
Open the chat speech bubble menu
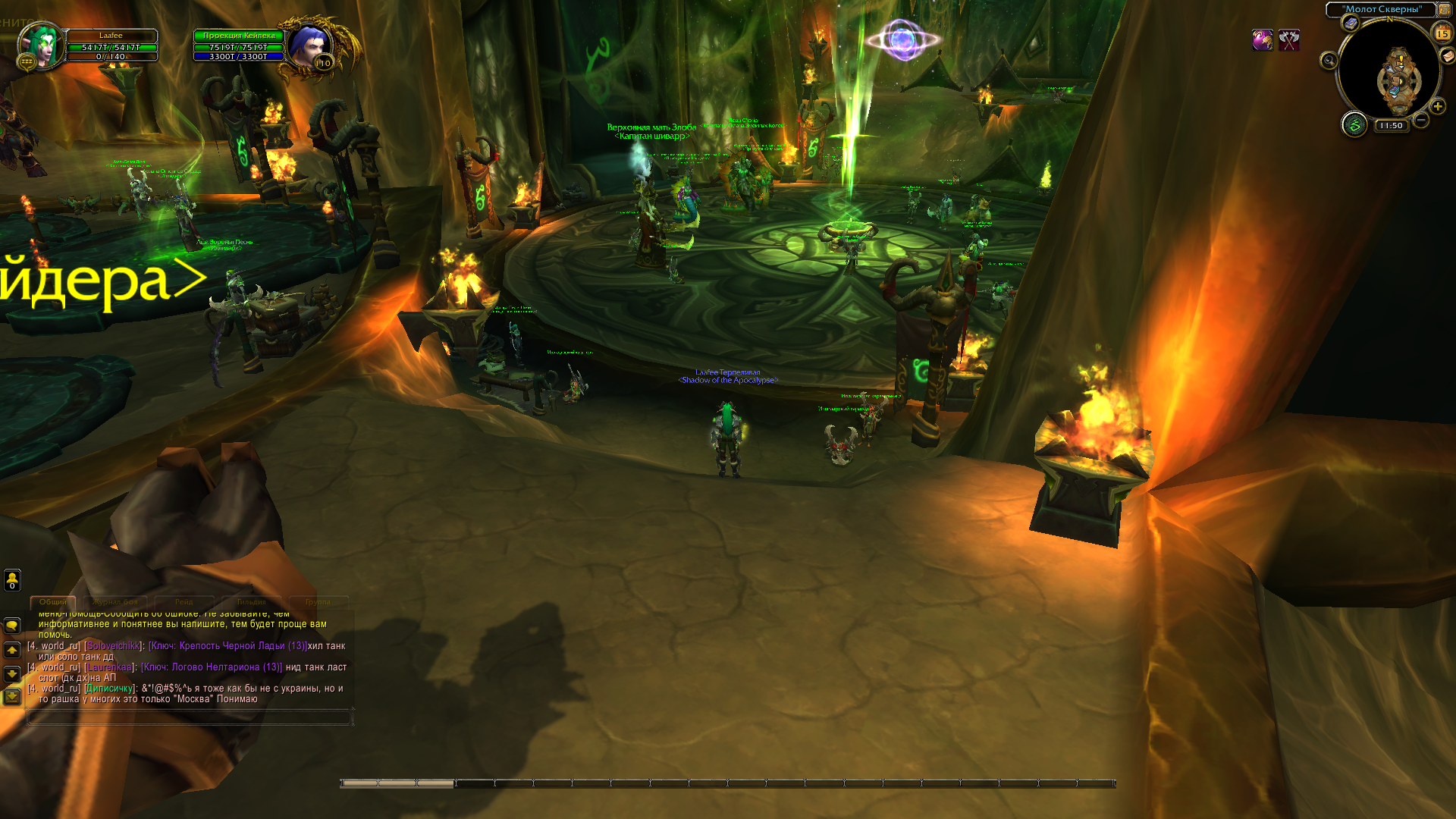12,626
